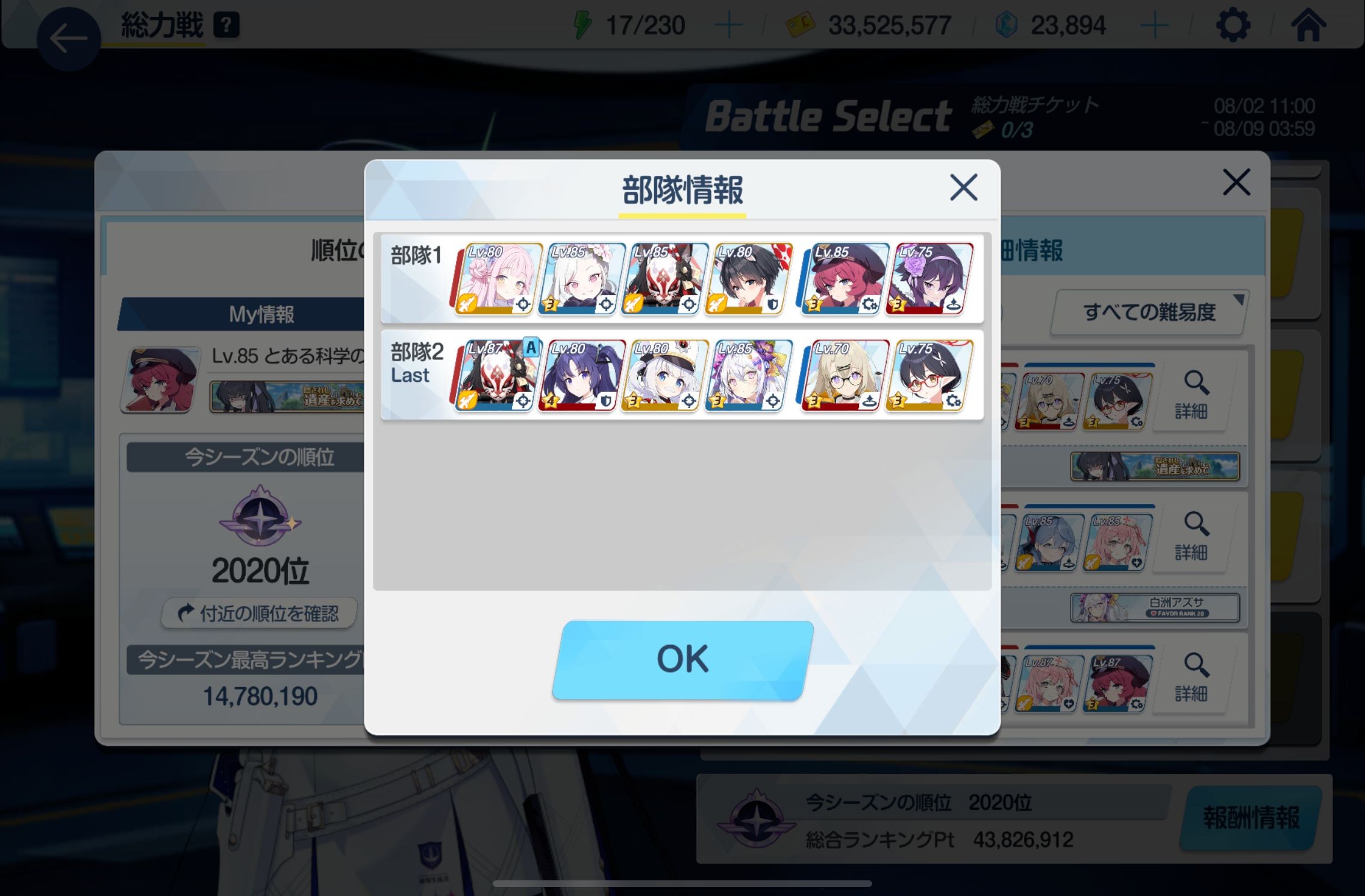Close the 部隊情報 dialog with the X
Viewport: 1365px width, 896px height.
coord(963,188)
